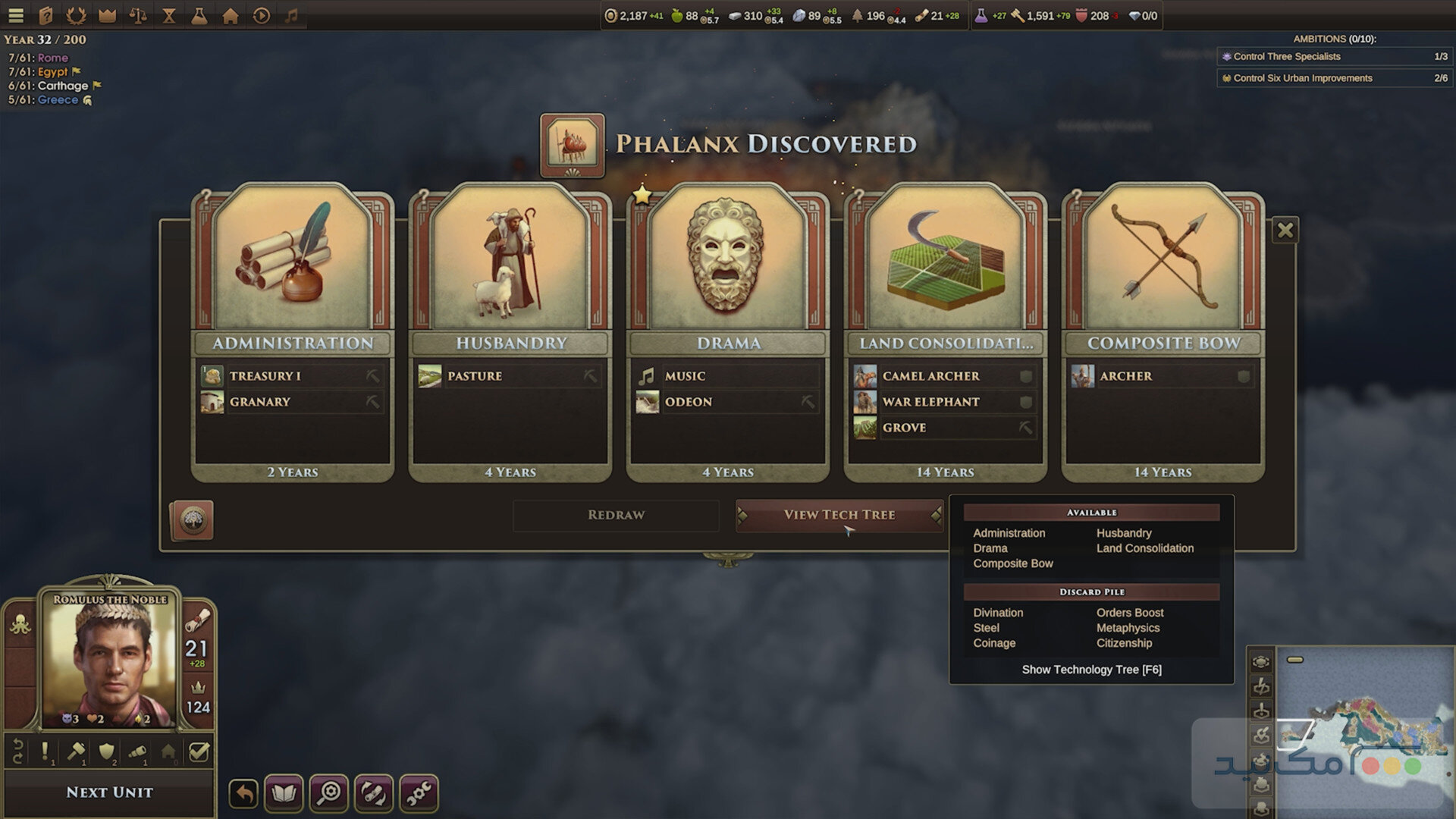1456x819 pixels.
Task: Click the Redraw button
Action: pyautogui.click(x=616, y=515)
